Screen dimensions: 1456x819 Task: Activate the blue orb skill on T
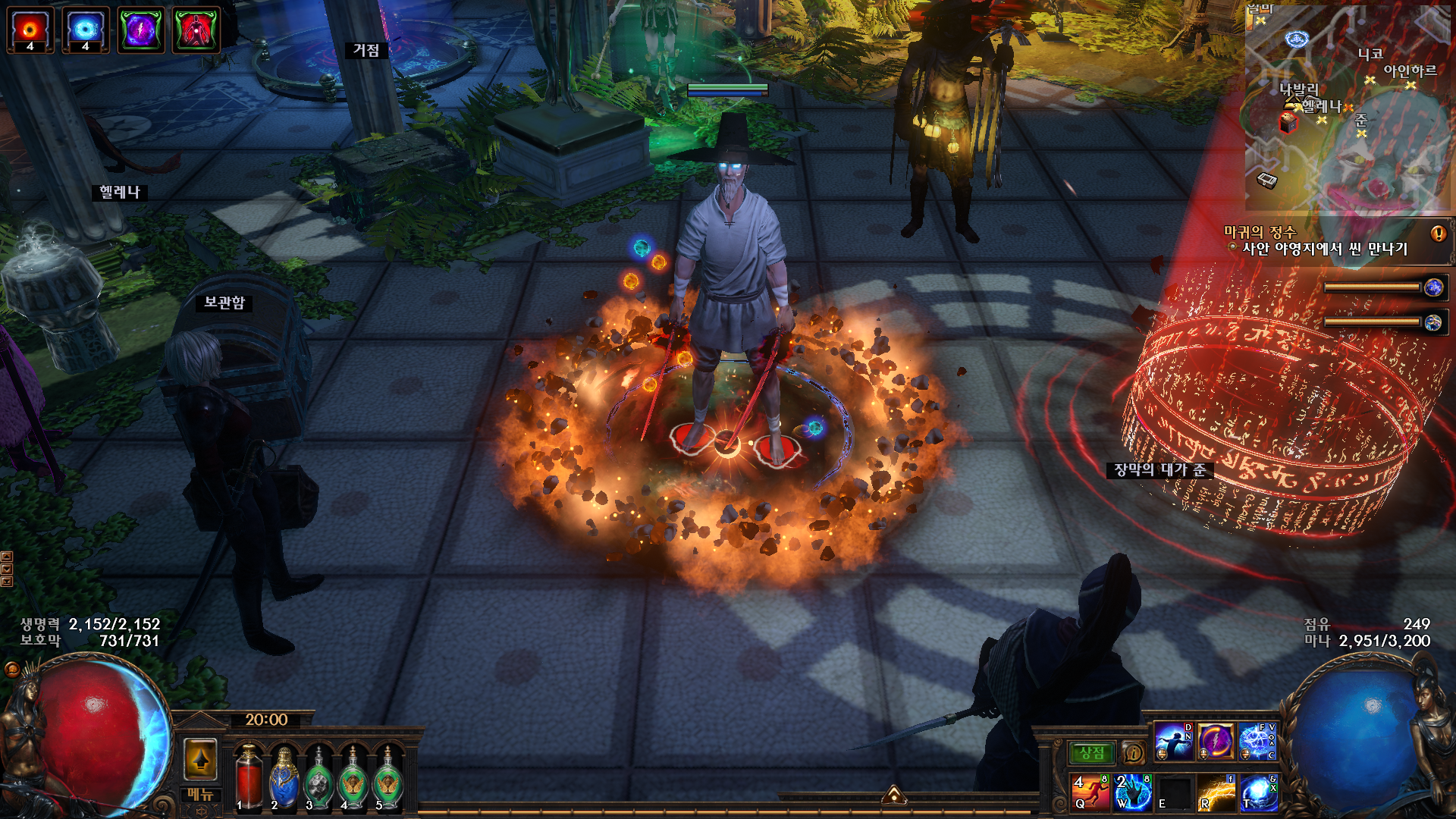pyautogui.click(x=1258, y=791)
